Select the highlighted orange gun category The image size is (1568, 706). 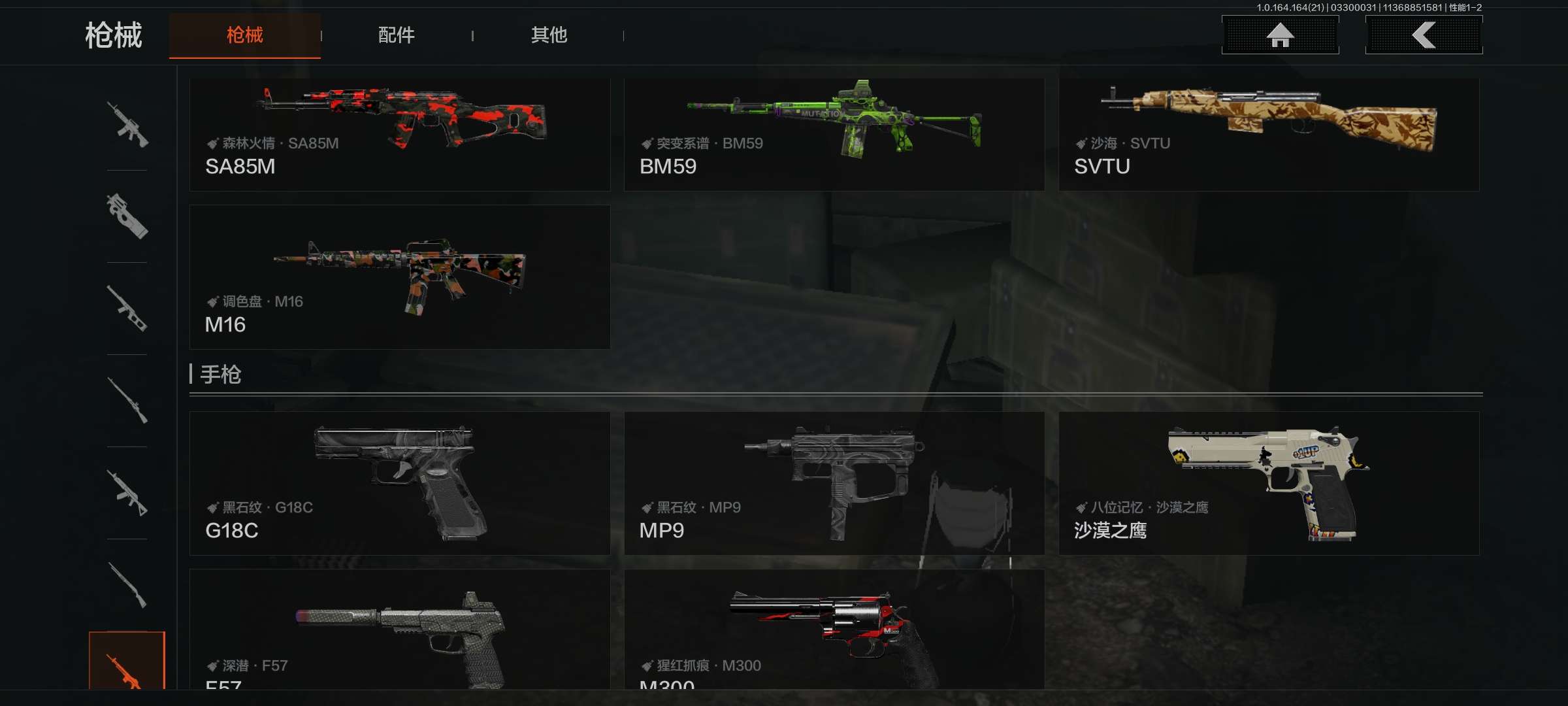click(x=127, y=662)
